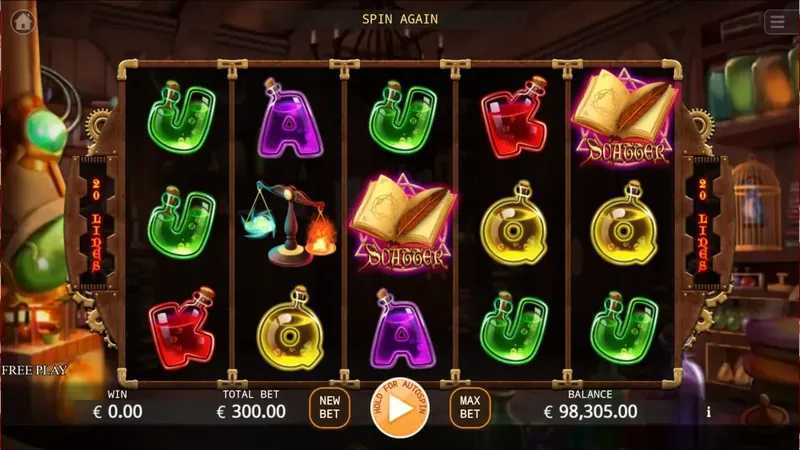
Task: Open the hamburger menu
Action: [x=777, y=22]
